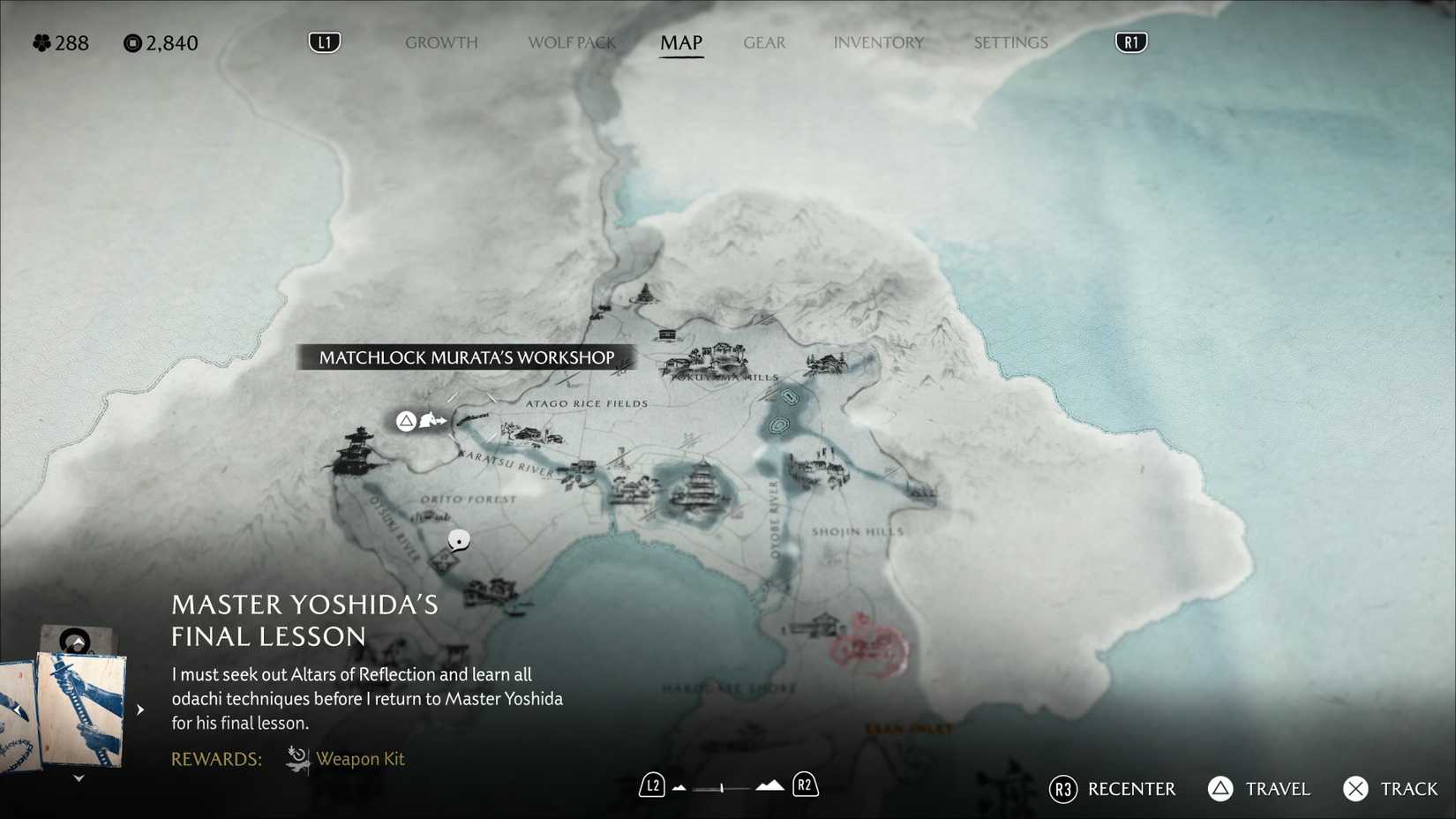Screen dimensions: 1456x819
Task: Show next quest card with right arrow
Action: click(x=140, y=709)
